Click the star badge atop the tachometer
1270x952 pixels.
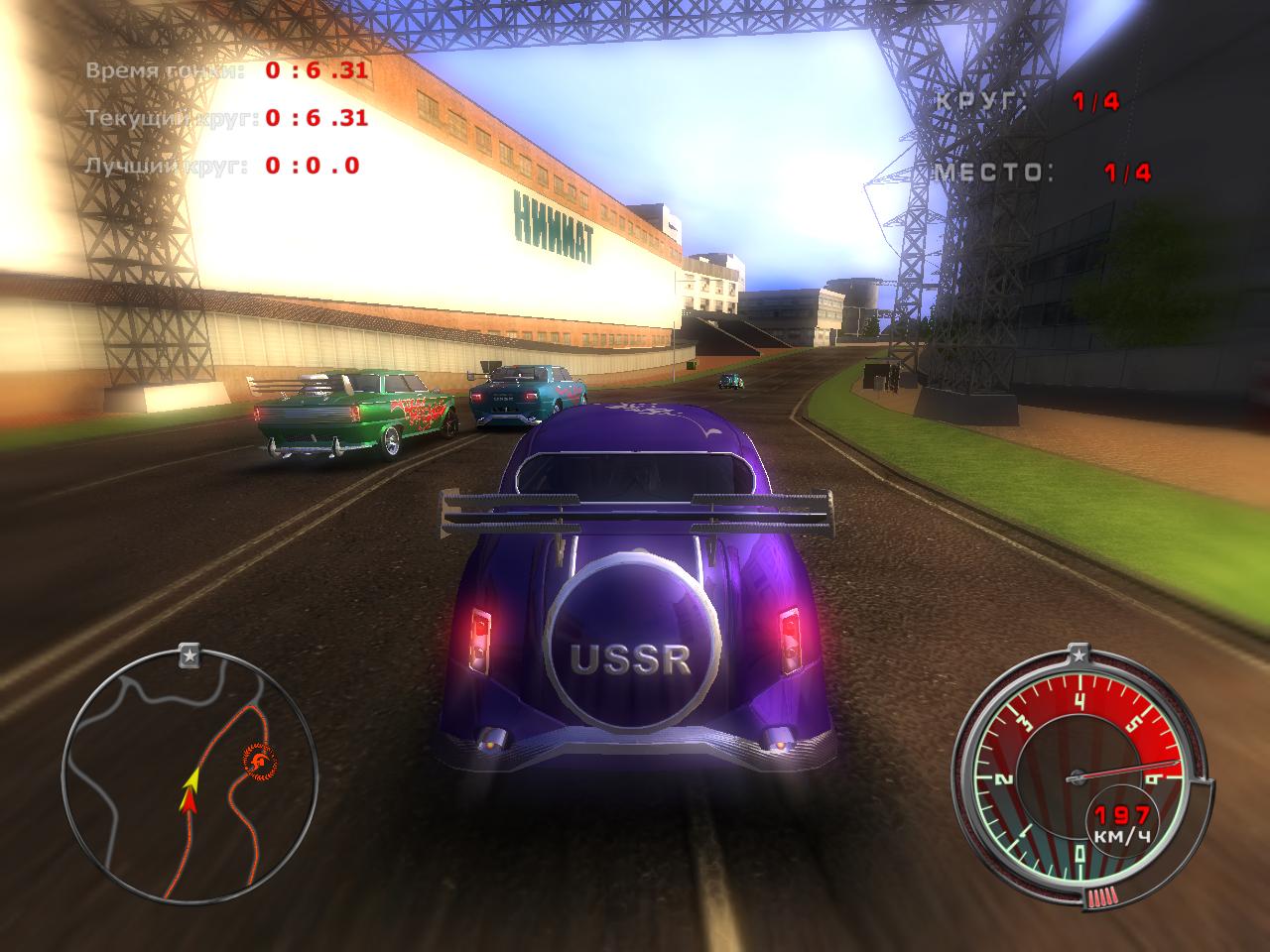tap(1079, 654)
